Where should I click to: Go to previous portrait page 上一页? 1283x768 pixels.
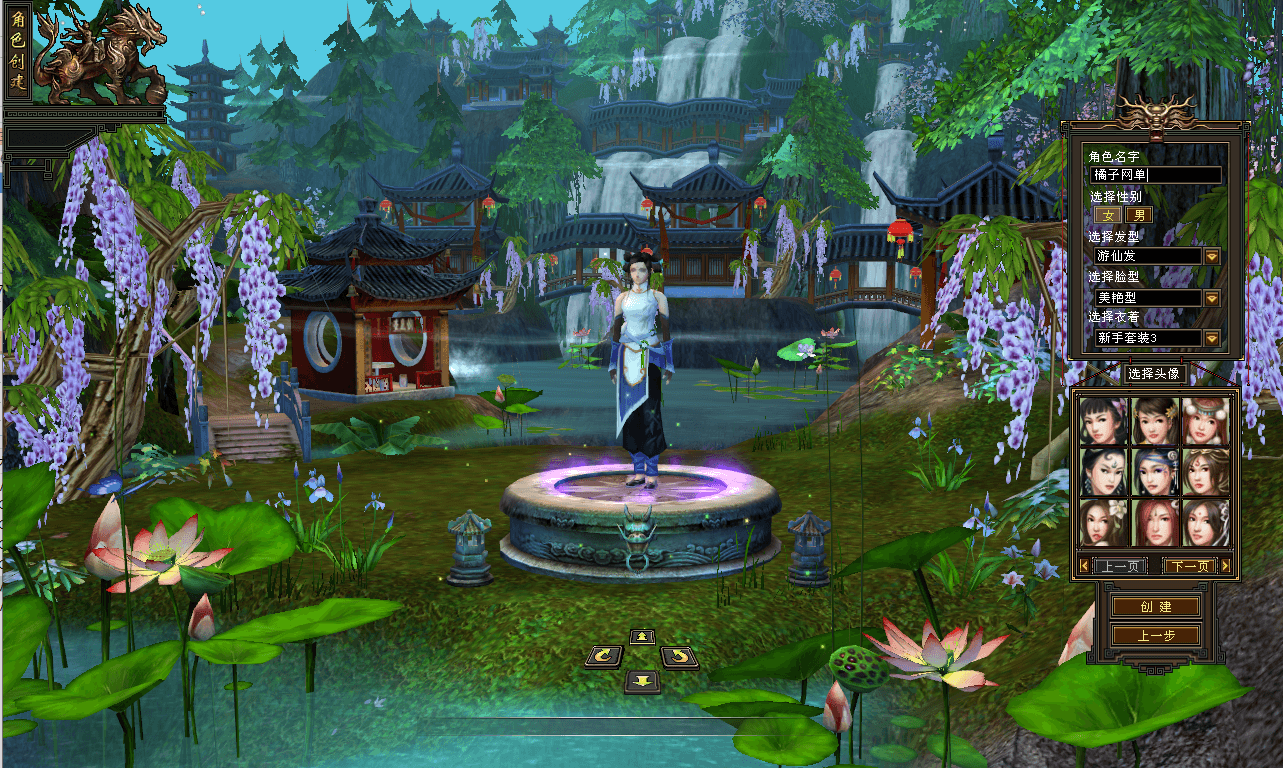click(1118, 566)
